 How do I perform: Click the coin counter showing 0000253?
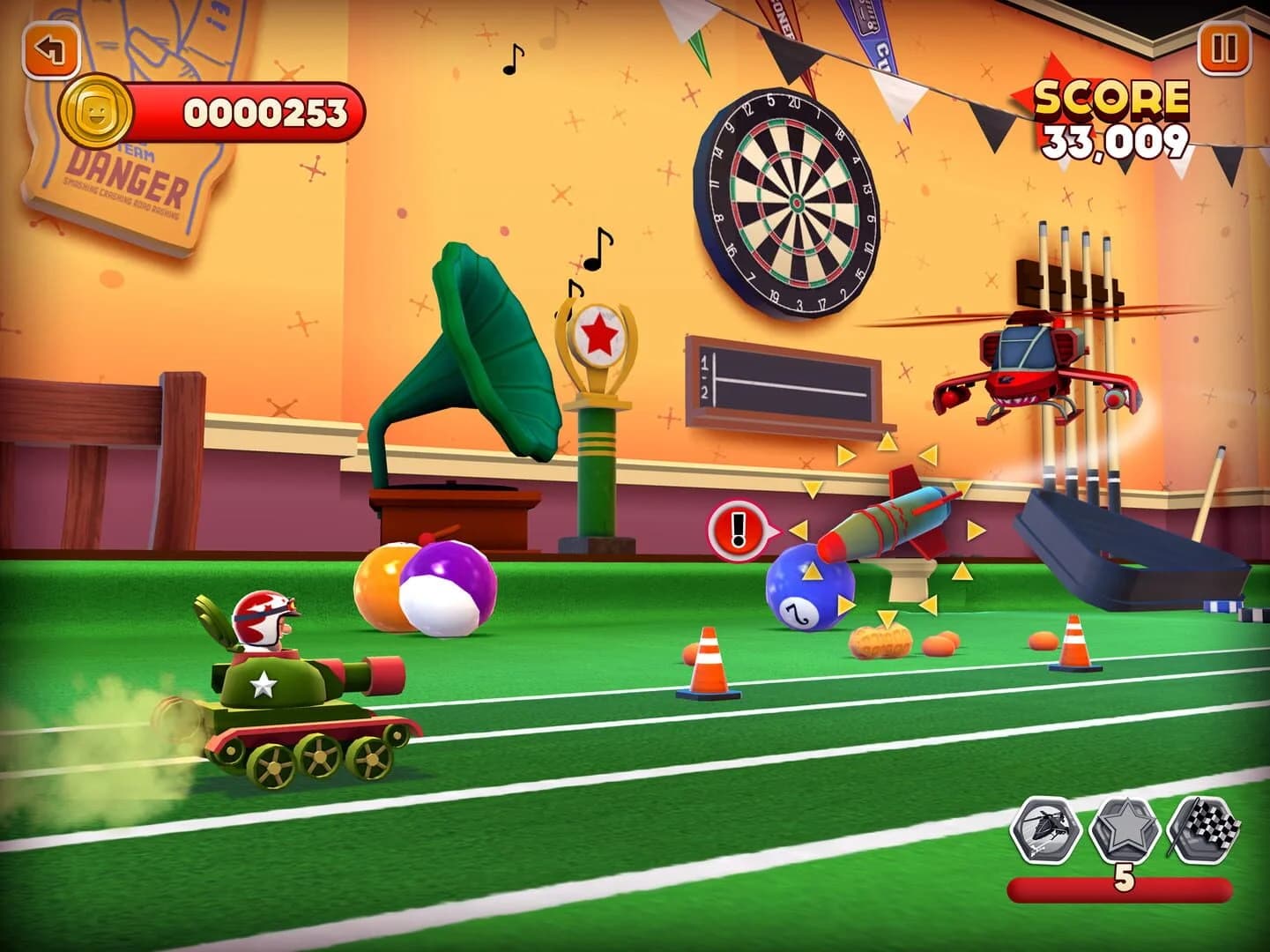coord(264,111)
